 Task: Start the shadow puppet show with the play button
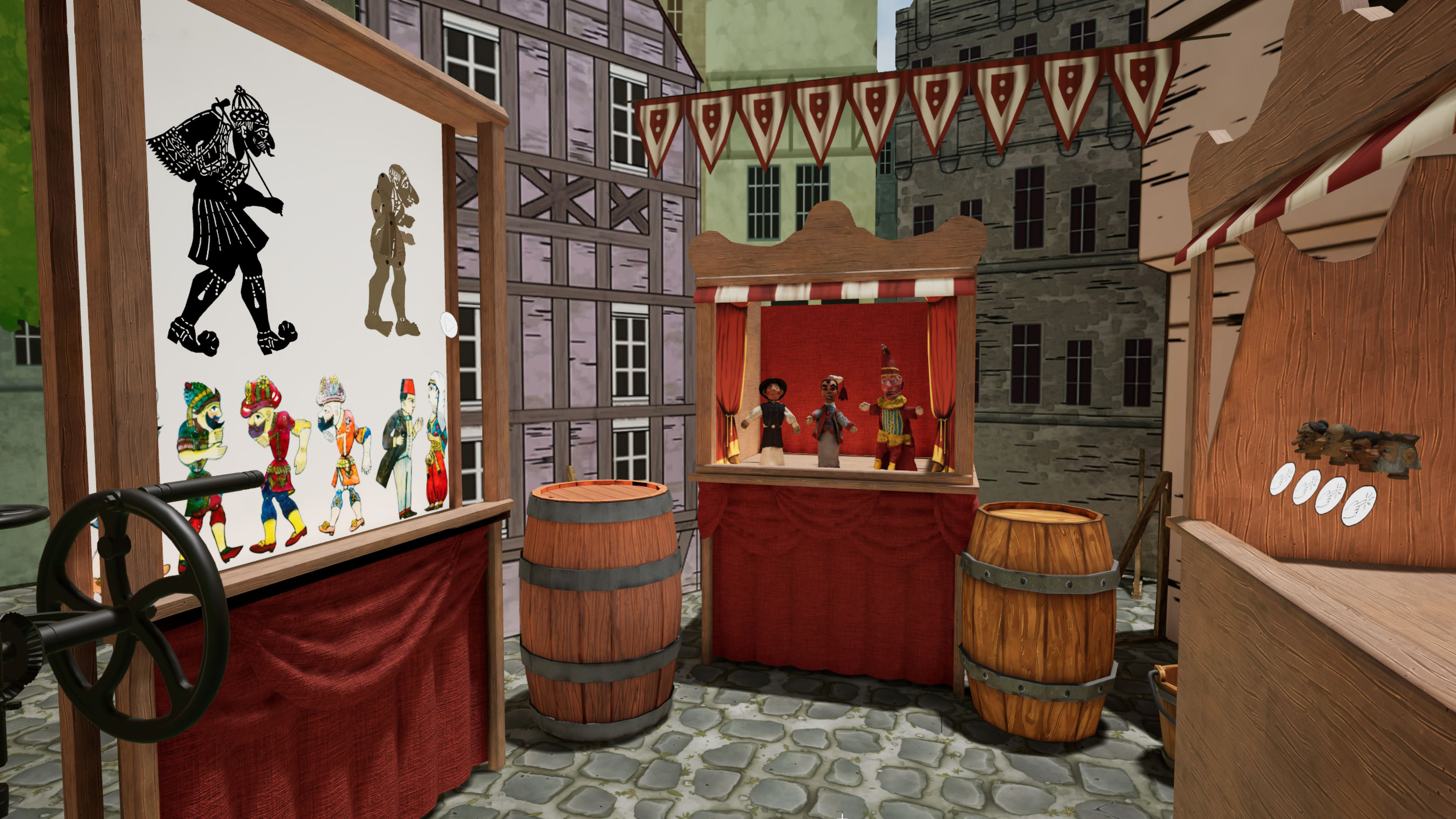point(448,325)
